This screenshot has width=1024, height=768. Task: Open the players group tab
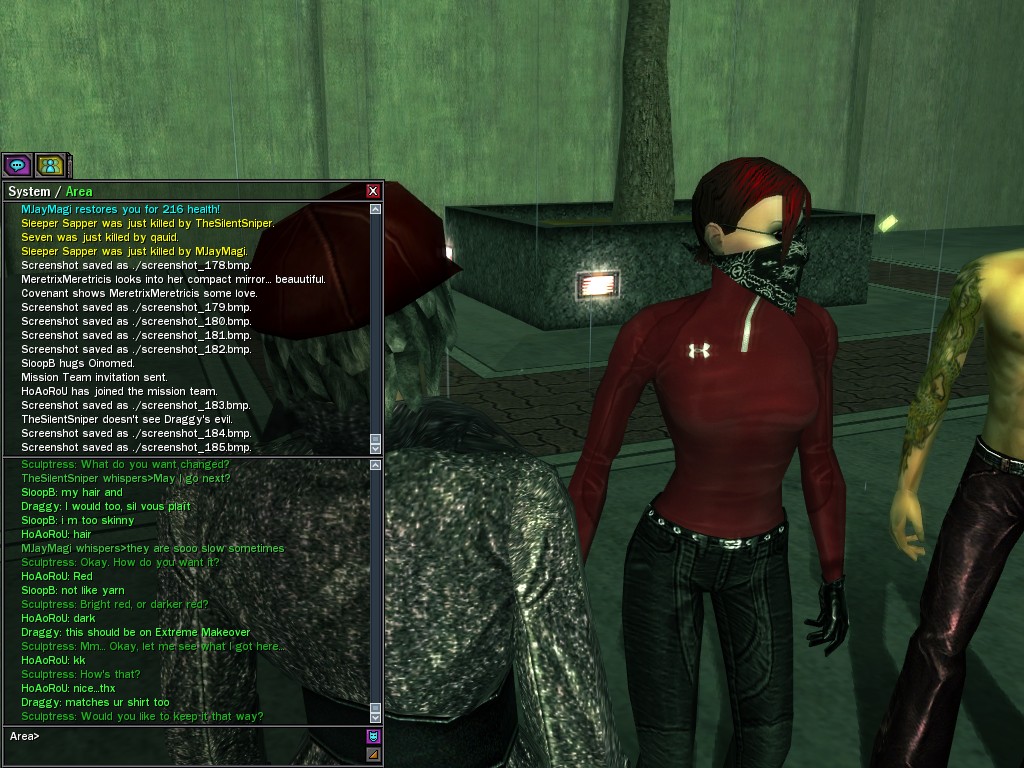pos(49,165)
